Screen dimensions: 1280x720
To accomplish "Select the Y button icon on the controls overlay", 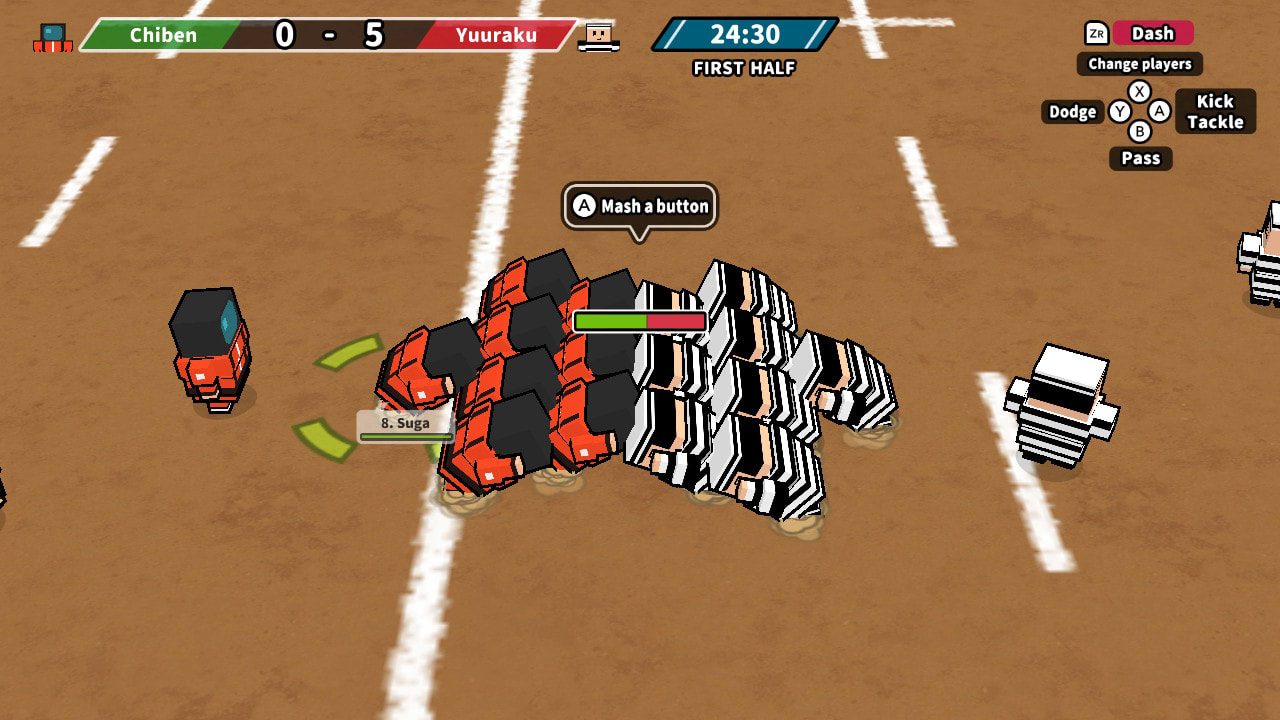I will pos(1122,112).
